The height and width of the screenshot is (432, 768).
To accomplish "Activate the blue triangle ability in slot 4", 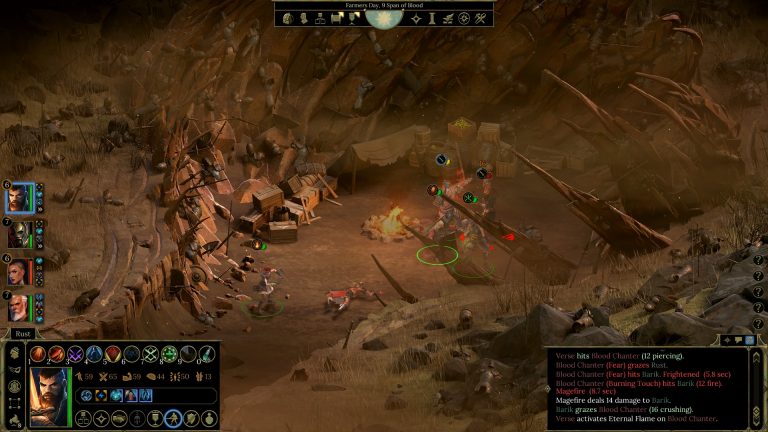I will point(95,354).
